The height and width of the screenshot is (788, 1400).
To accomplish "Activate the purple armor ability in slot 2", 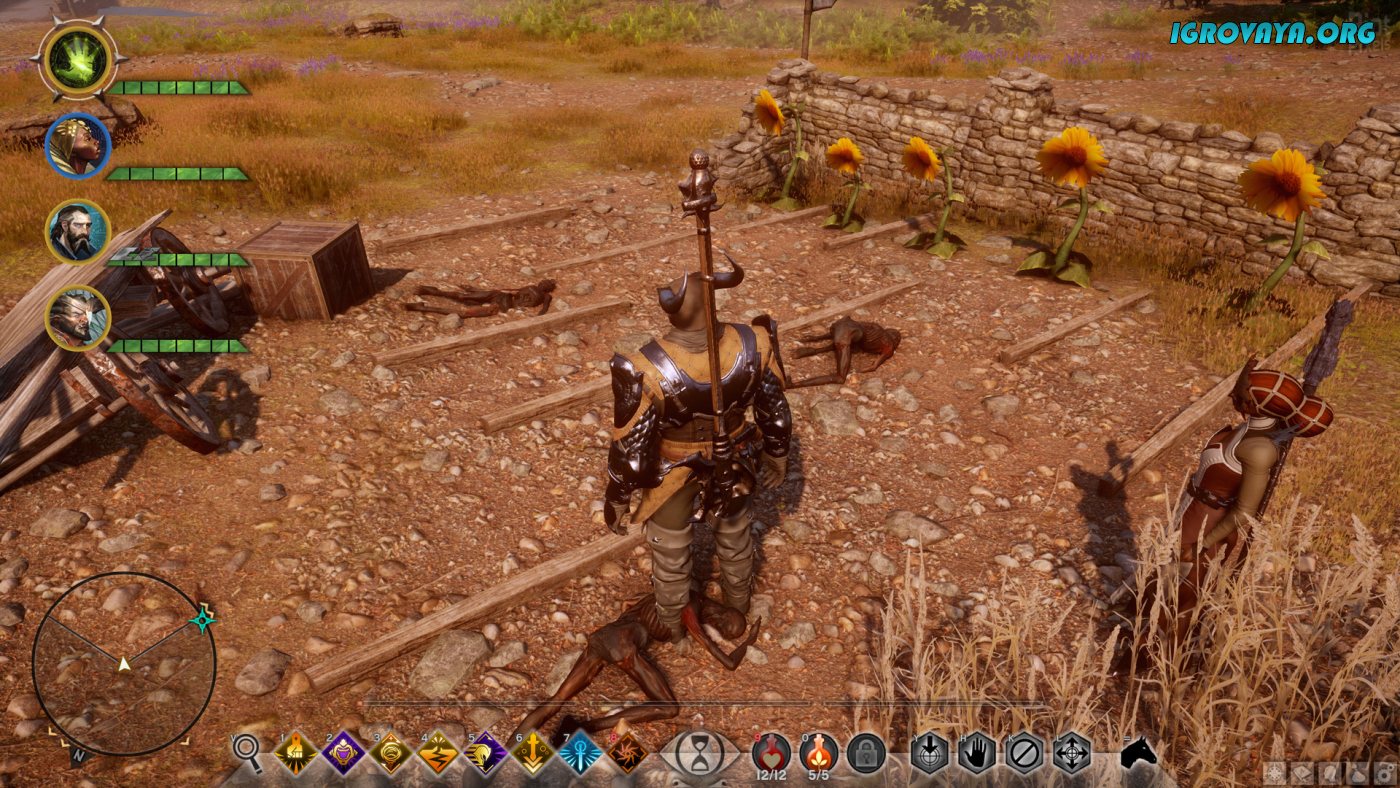I will tap(344, 753).
